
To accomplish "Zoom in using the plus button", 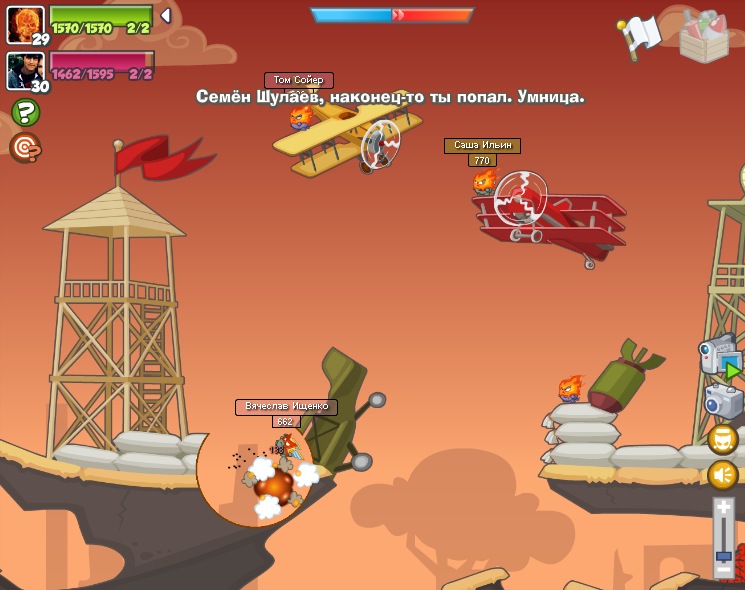I will 724,509.
